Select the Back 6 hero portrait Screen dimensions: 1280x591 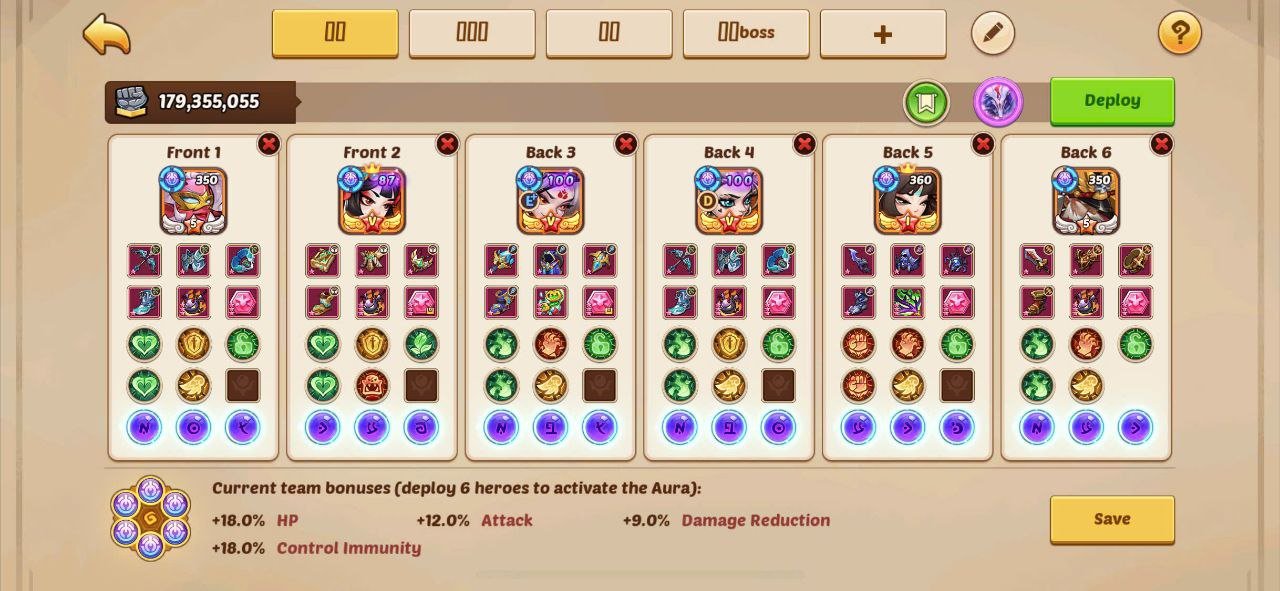(x=1086, y=201)
